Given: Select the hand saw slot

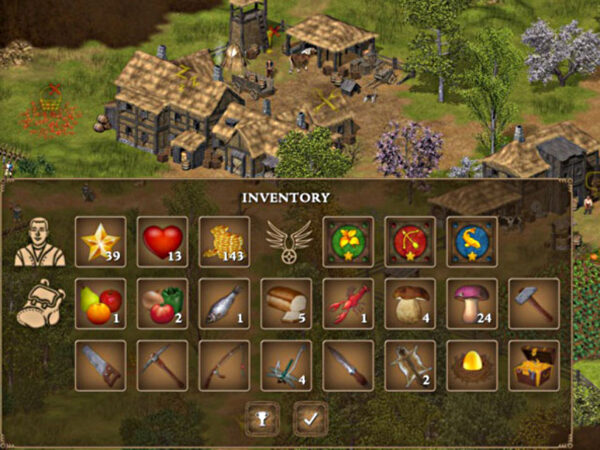Looking at the screenshot, I should click(x=100, y=365).
